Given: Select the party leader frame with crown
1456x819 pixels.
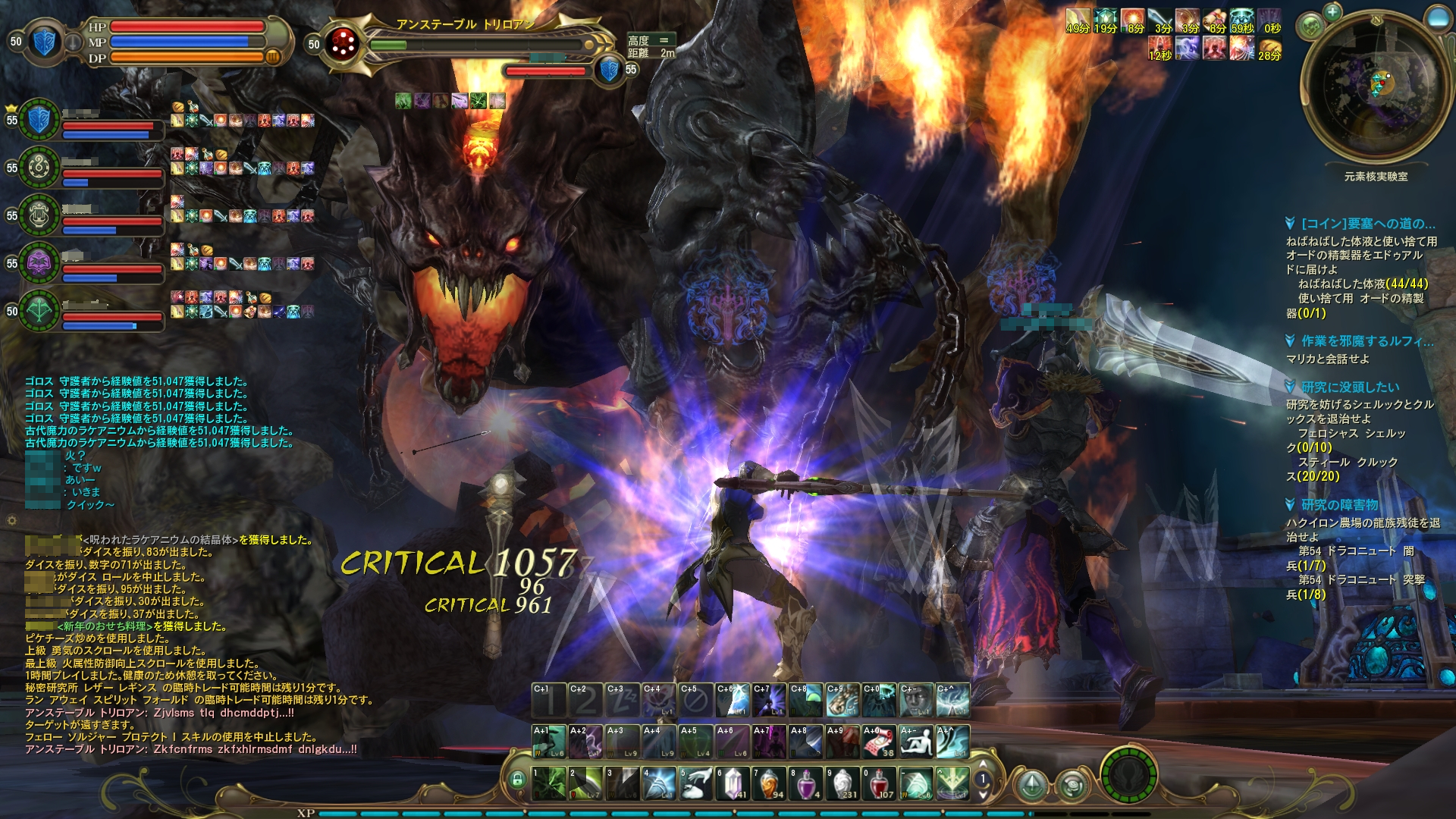Looking at the screenshot, I should click(x=39, y=120).
